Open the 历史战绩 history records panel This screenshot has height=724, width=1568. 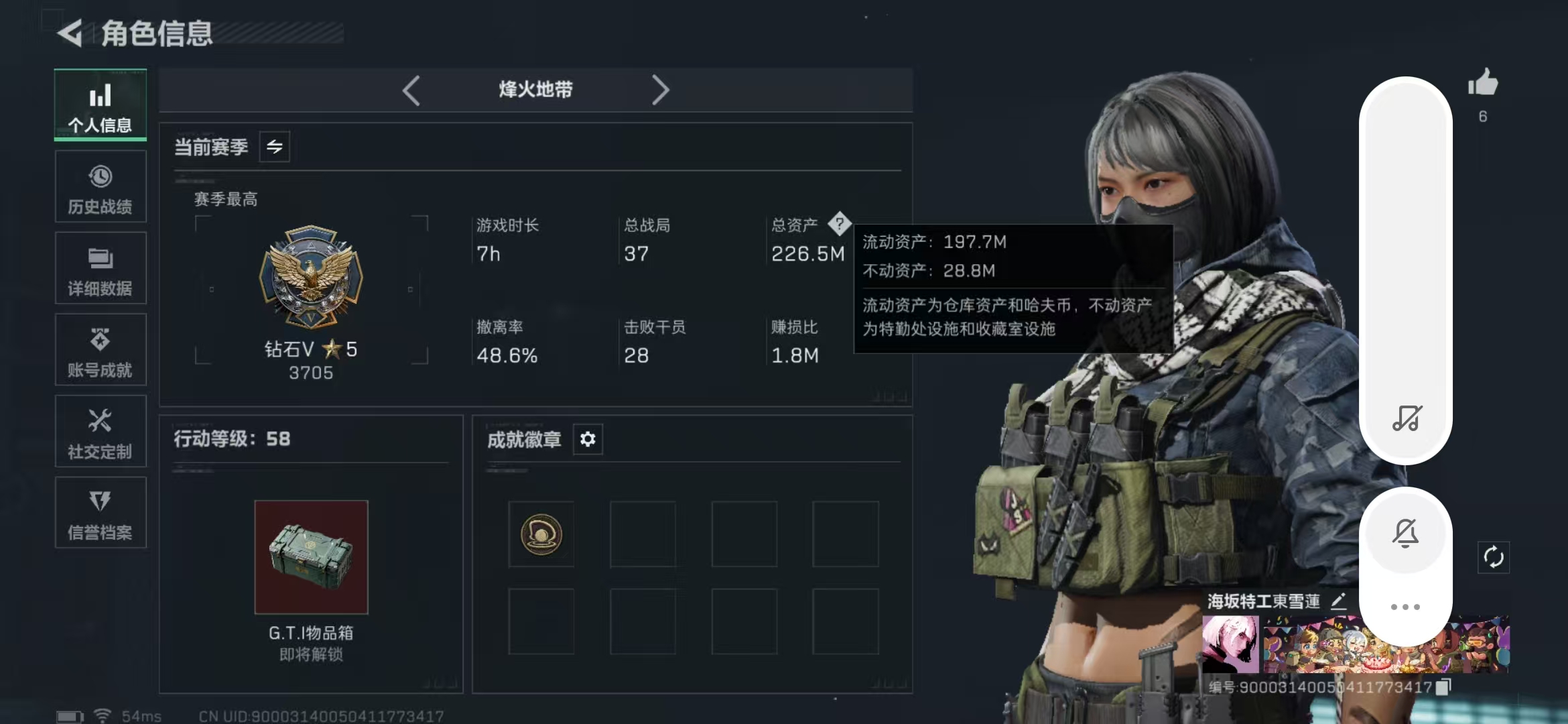coord(100,186)
